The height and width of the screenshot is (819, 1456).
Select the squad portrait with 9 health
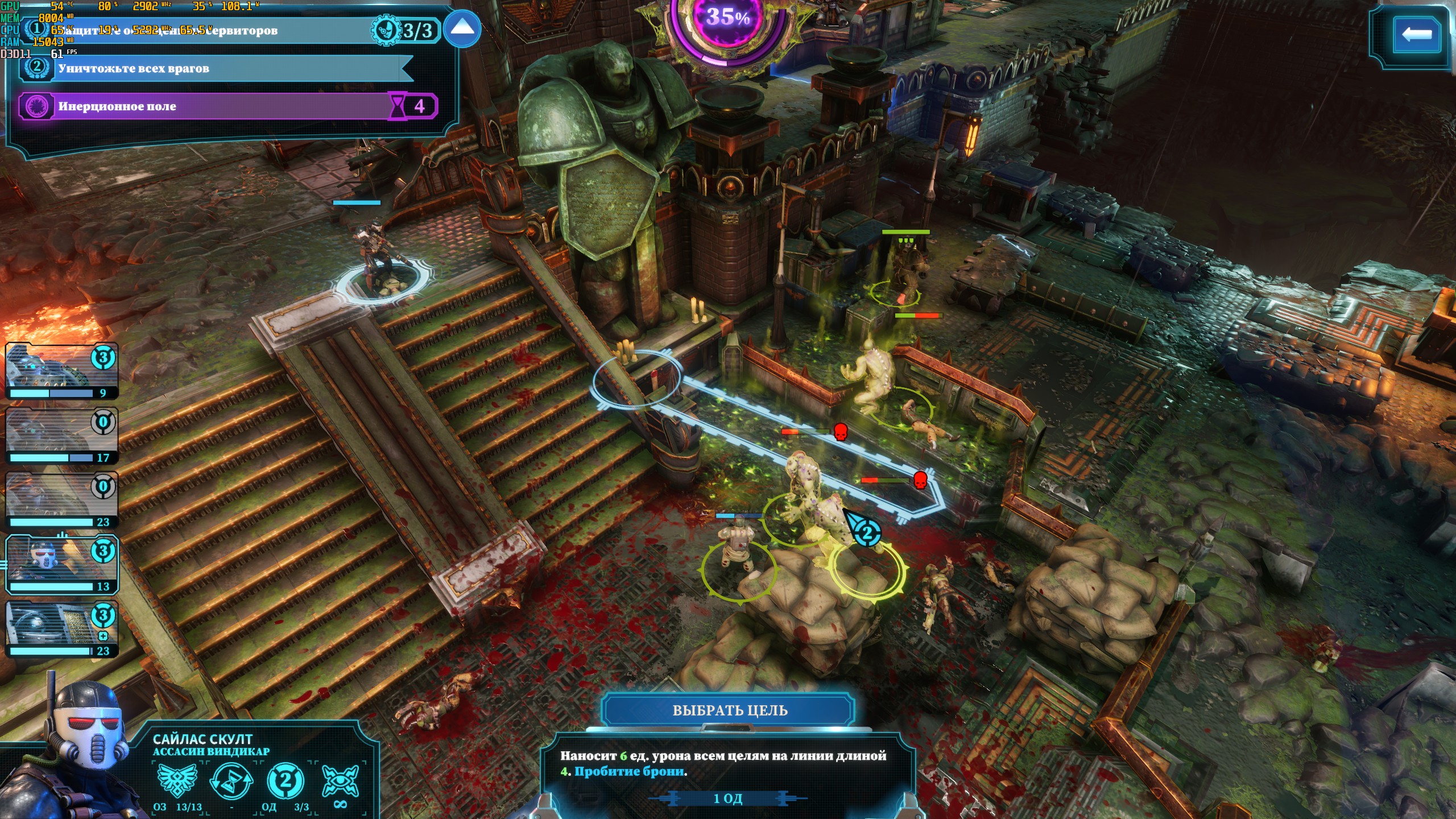[x=61, y=371]
